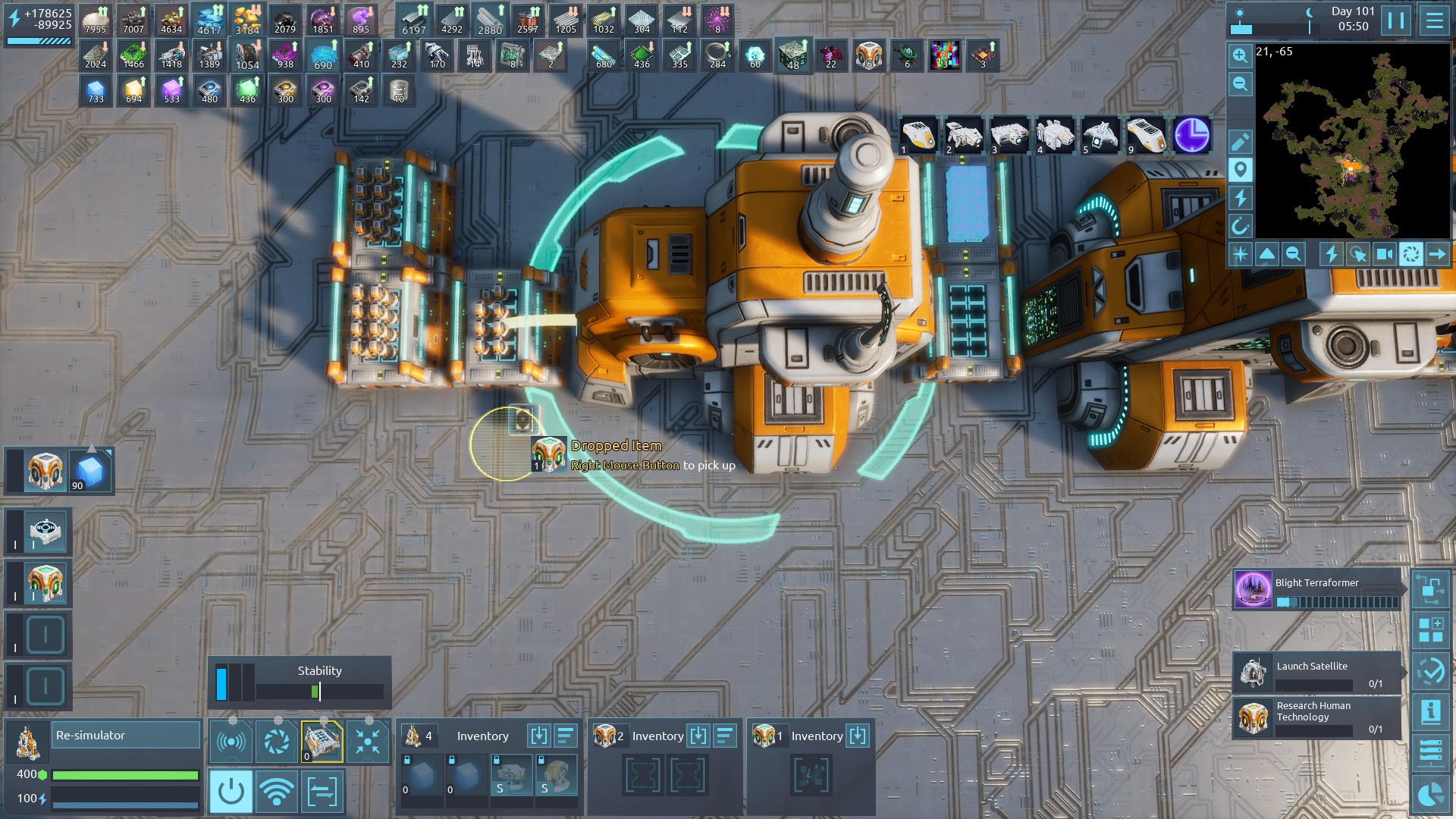1456x819 pixels.
Task: Click the silica sand resource counter 7955
Action: pos(96,20)
